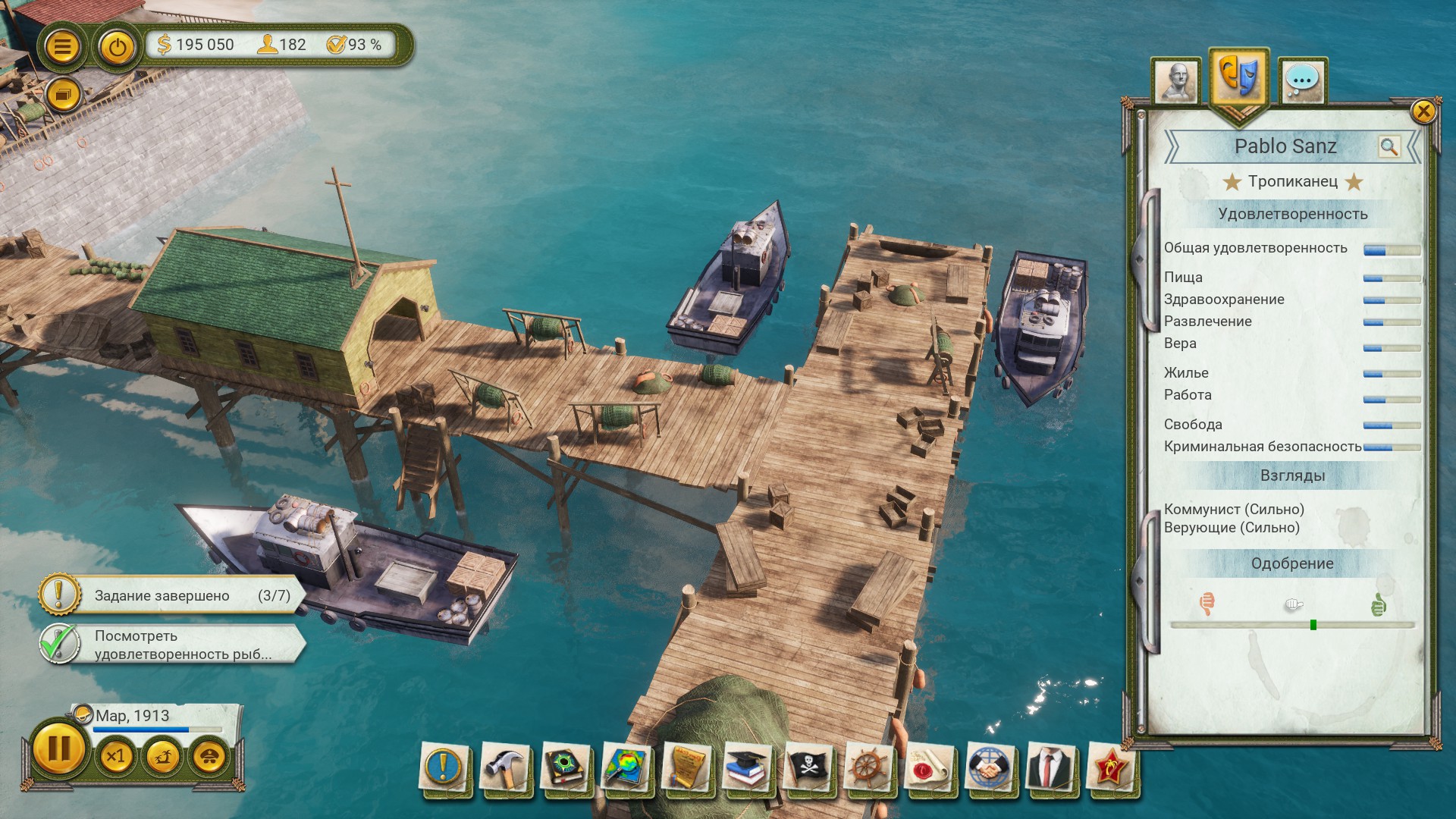Screen dimensions: 1456x819
Task: Select the theater masks tab
Action: (1238, 77)
